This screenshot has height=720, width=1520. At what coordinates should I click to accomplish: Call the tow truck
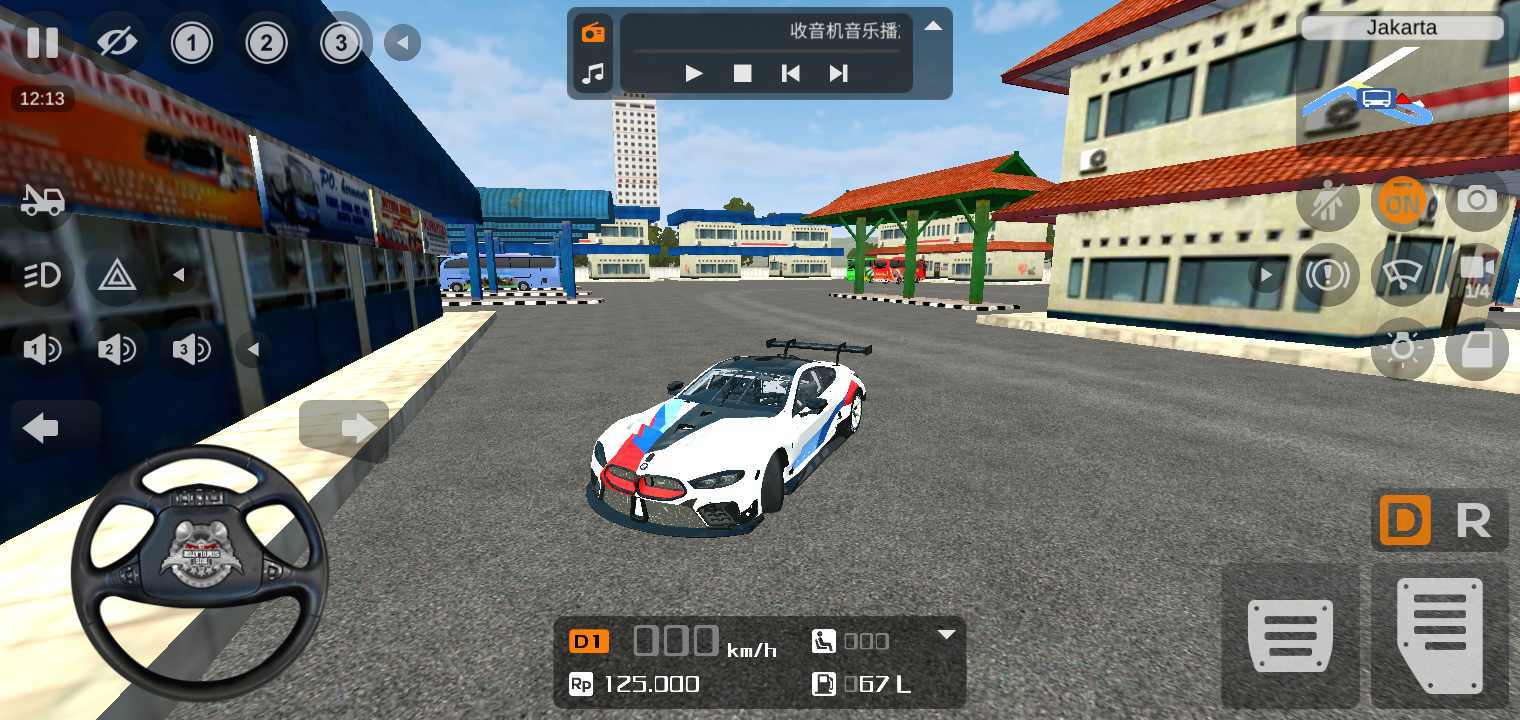click(42, 201)
